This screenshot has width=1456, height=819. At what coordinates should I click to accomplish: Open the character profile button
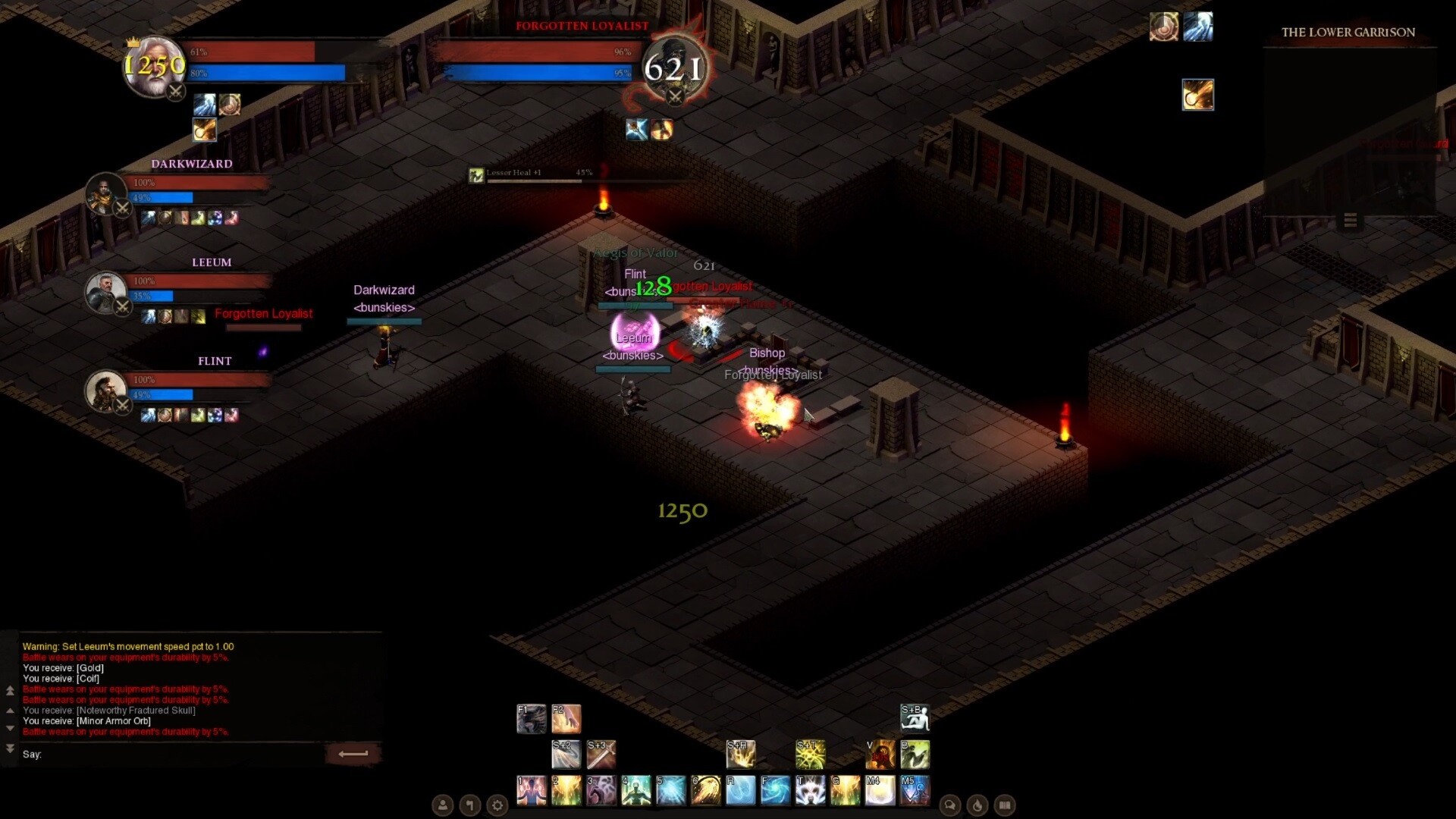pos(443,805)
